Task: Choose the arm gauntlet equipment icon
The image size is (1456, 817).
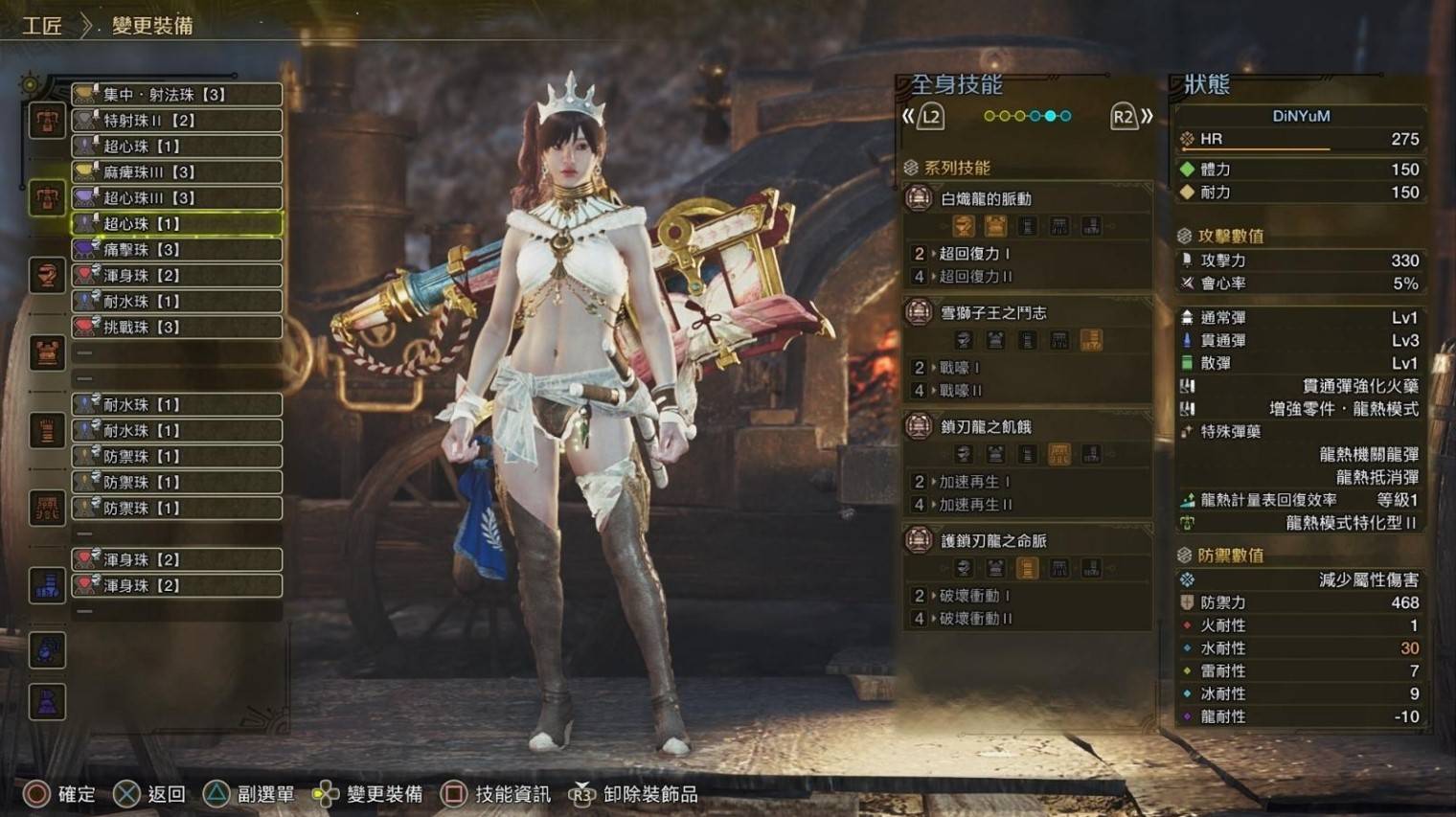Action: [x=47, y=430]
